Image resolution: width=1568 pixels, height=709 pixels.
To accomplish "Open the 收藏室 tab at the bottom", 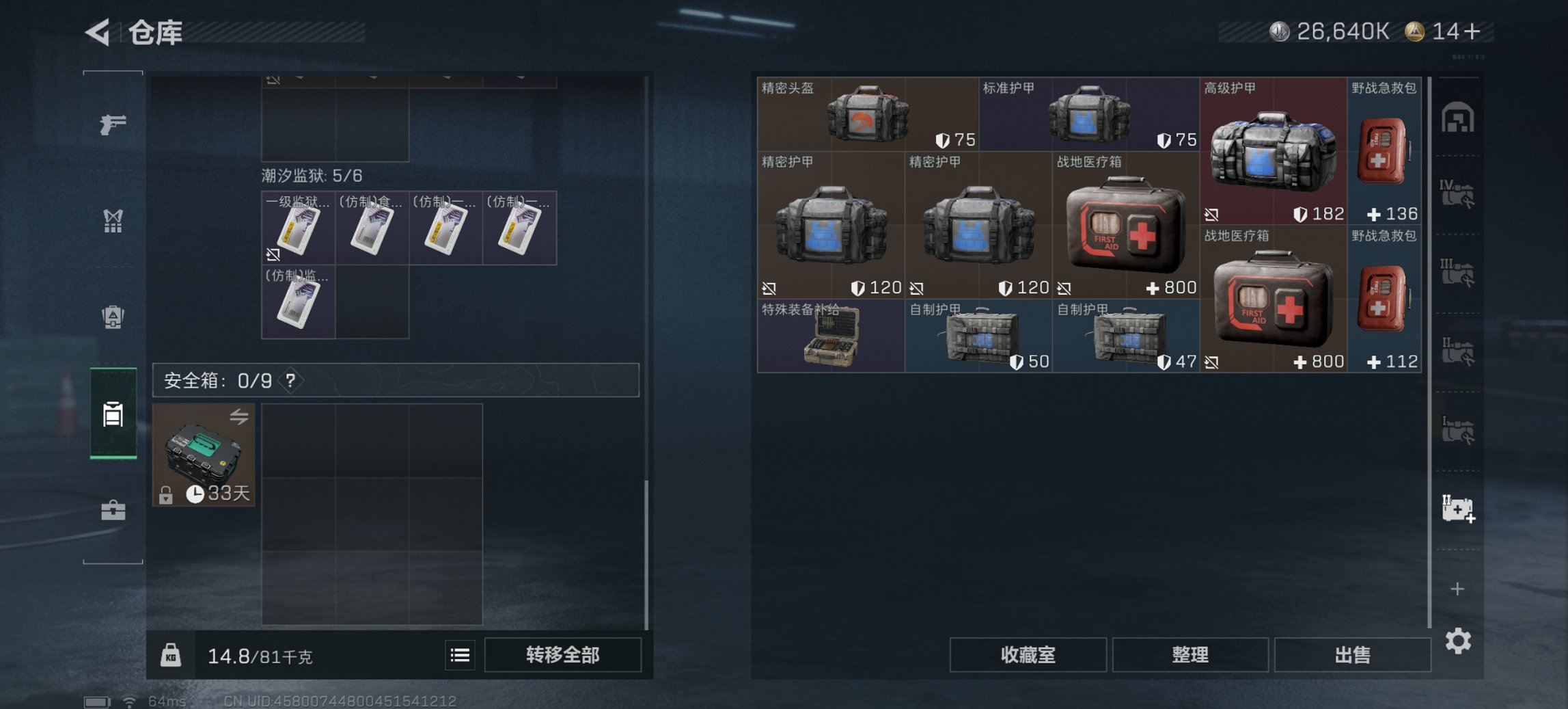I will (1028, 655).
